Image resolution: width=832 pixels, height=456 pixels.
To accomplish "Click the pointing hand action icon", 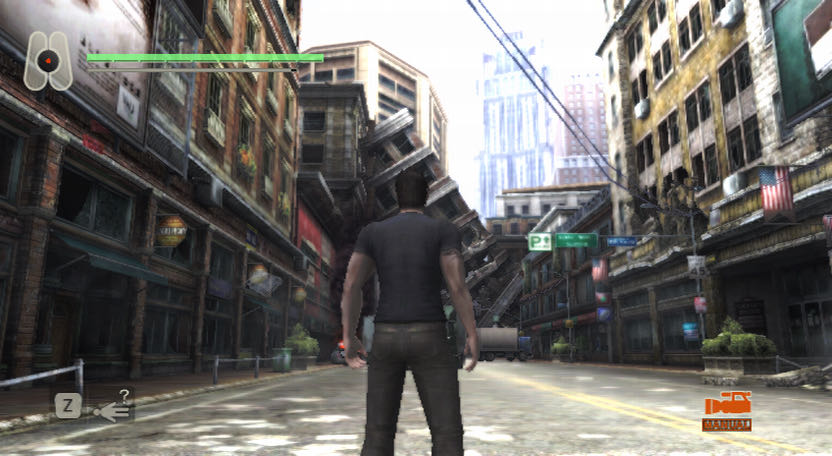I will (x=112, y=408).
